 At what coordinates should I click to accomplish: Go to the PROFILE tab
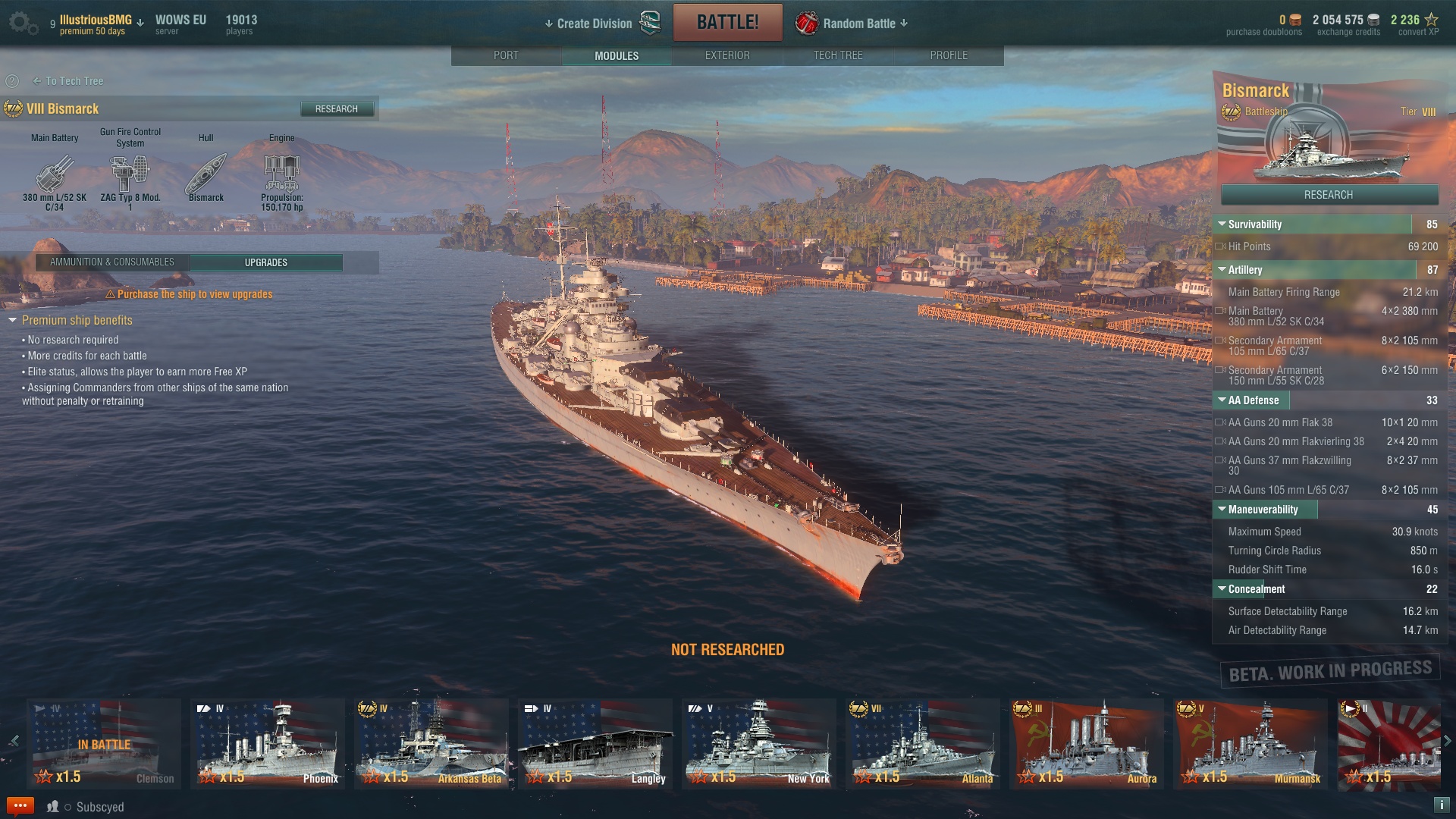click(949, 55)
